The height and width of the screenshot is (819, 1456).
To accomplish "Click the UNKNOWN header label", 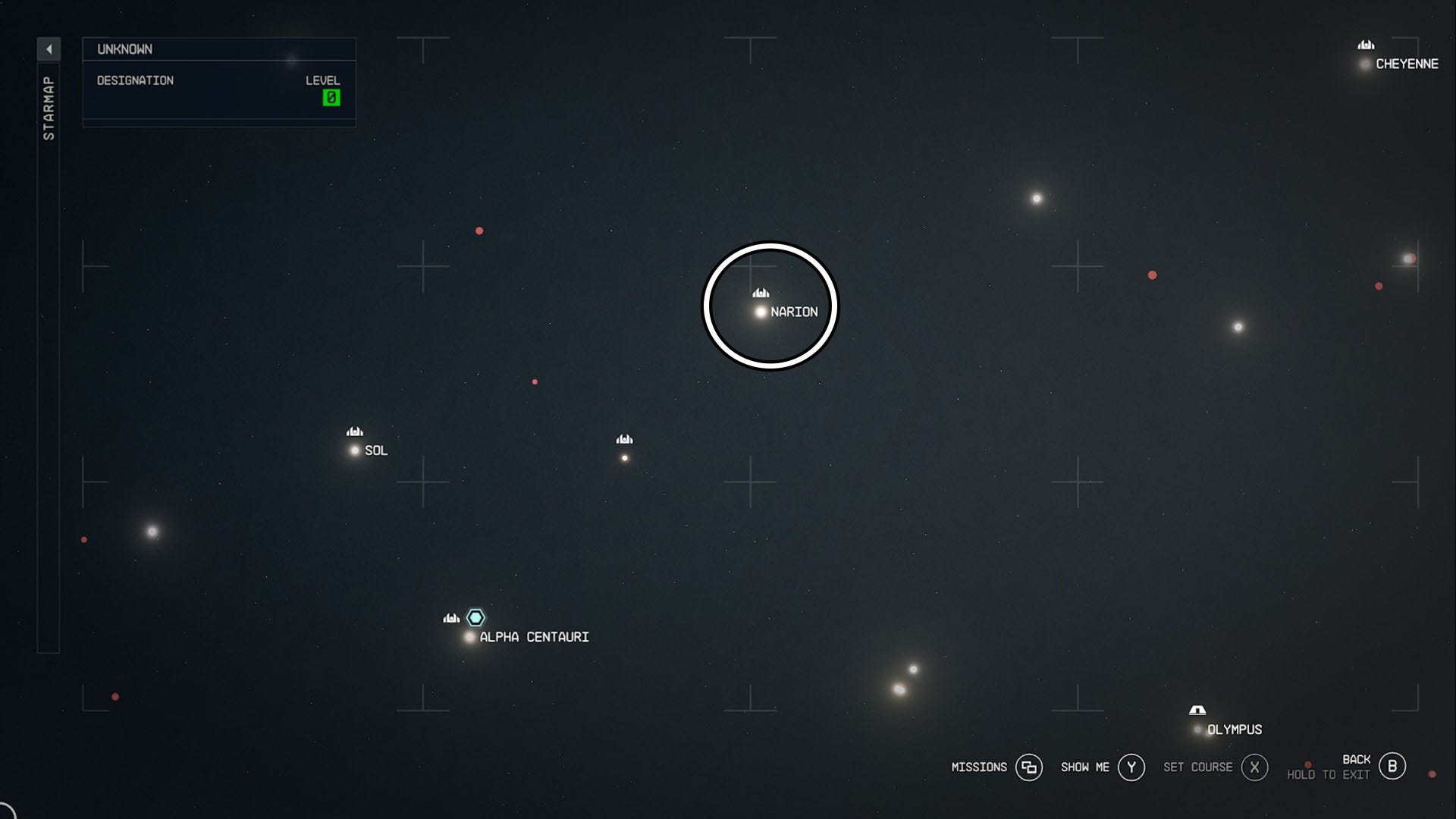I will click(124, 49).
